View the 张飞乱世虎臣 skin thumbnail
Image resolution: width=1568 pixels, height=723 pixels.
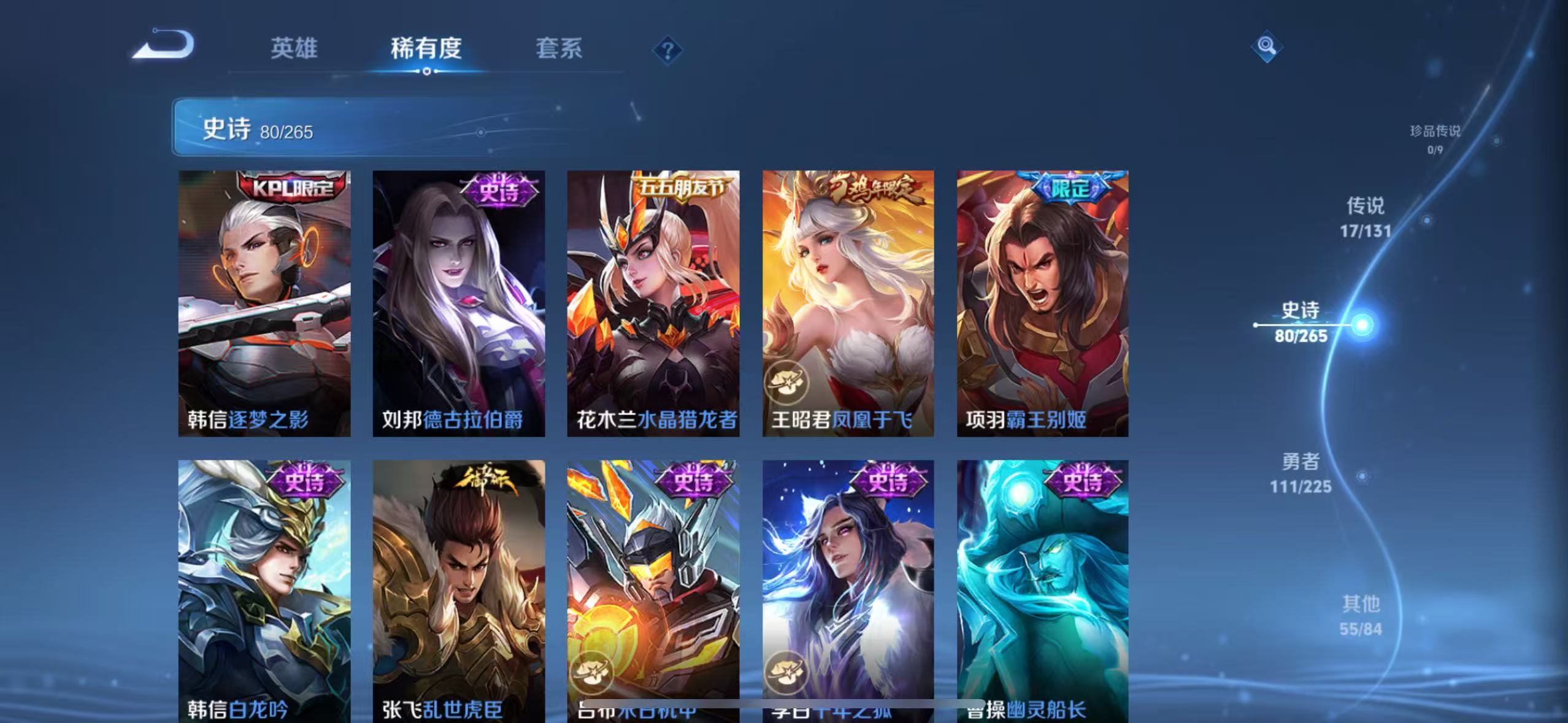457,583
